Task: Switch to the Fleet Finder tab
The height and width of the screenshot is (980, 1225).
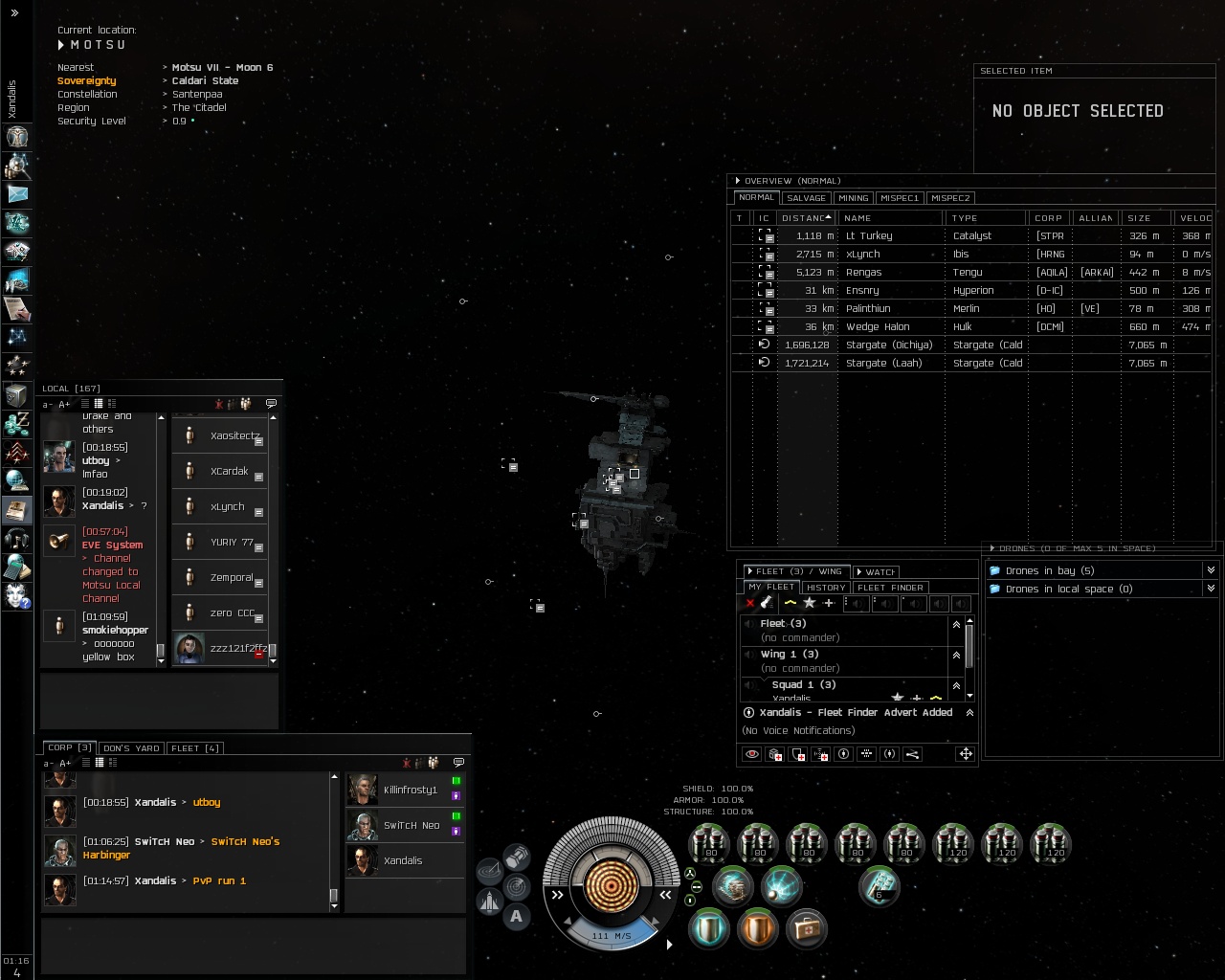Action: pyautogui.click(x=890, y=588)
